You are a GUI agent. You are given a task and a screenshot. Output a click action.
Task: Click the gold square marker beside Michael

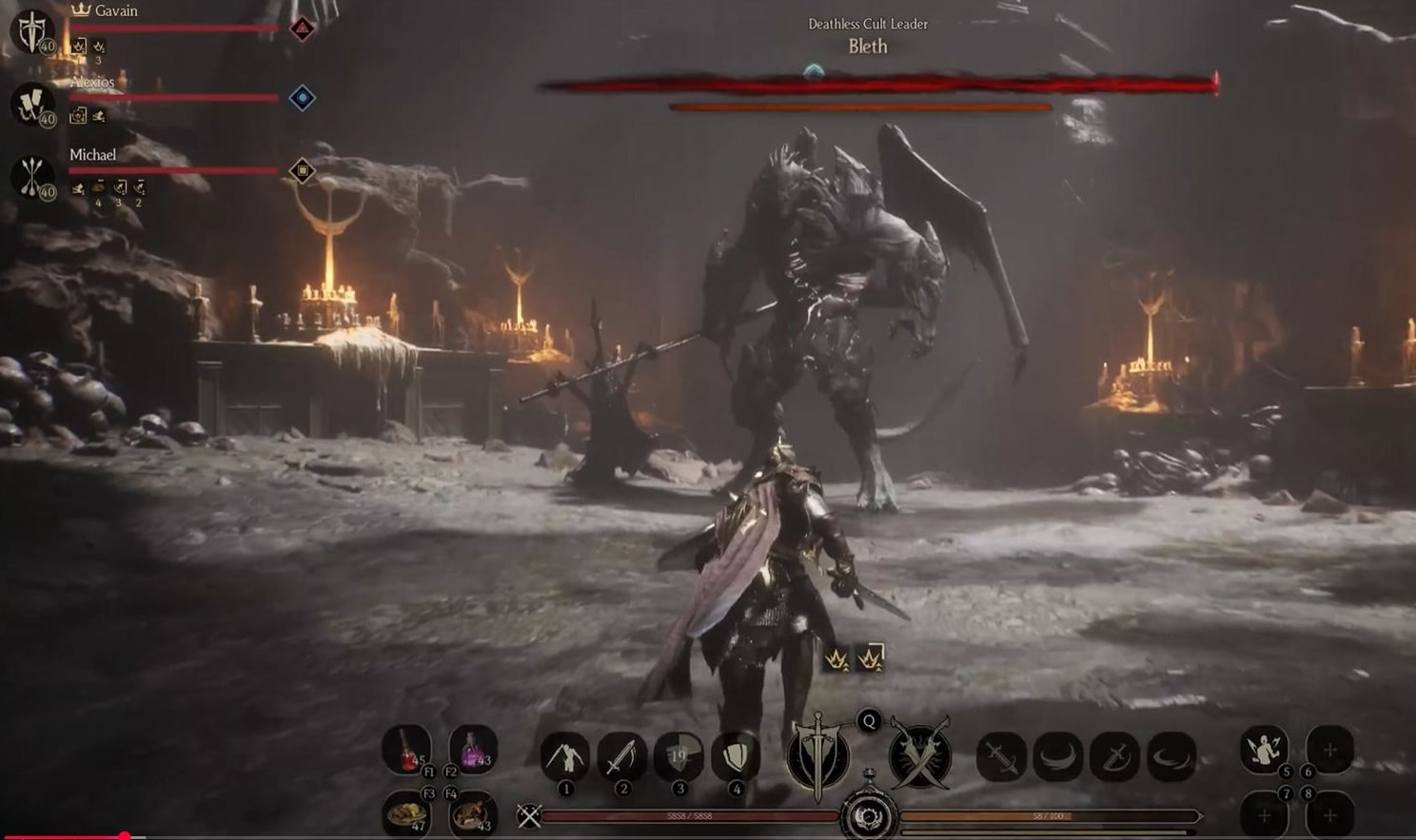(x=302, y=171)
